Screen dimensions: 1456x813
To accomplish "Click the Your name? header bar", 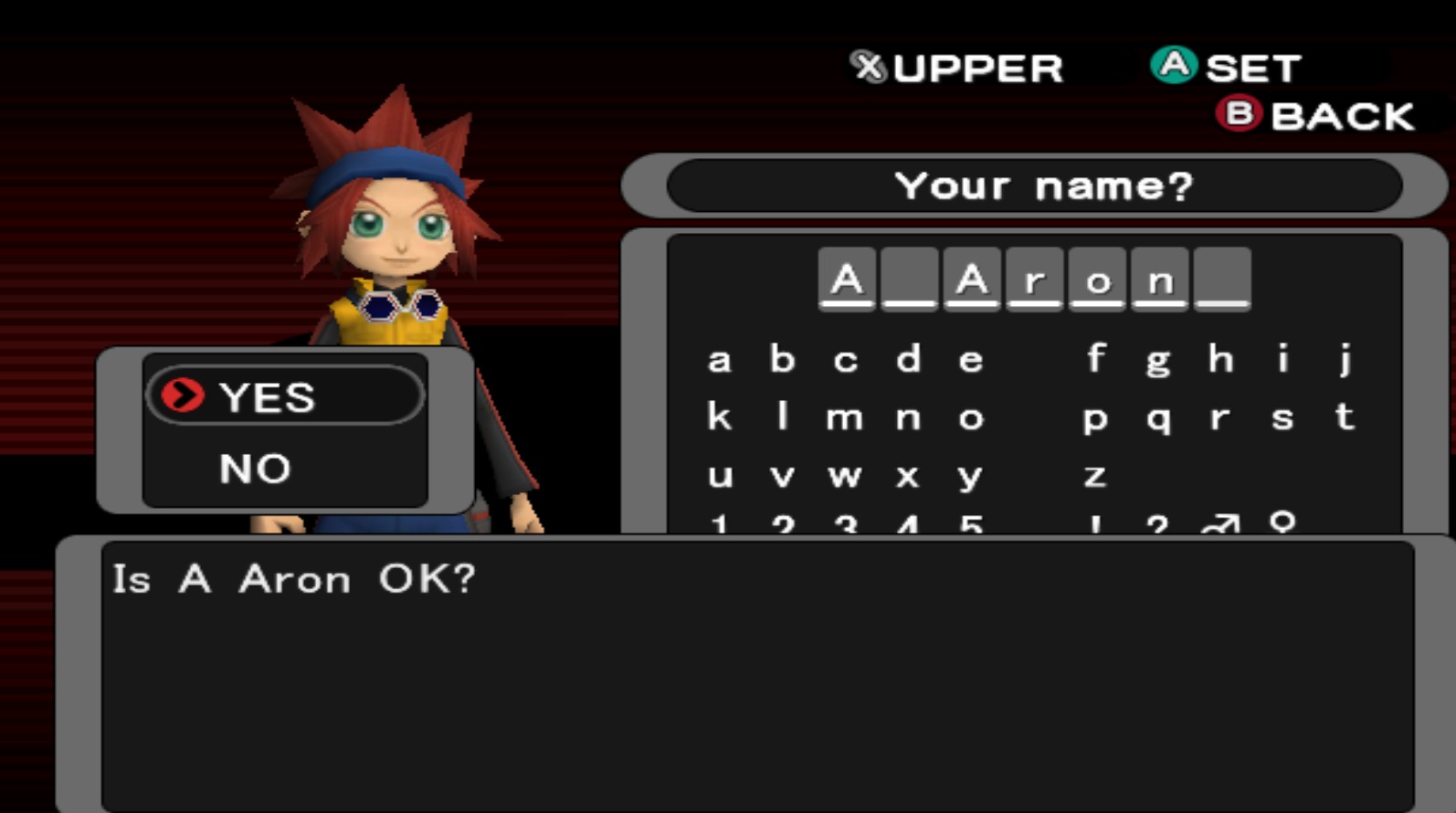I will tap(1035, 186).
